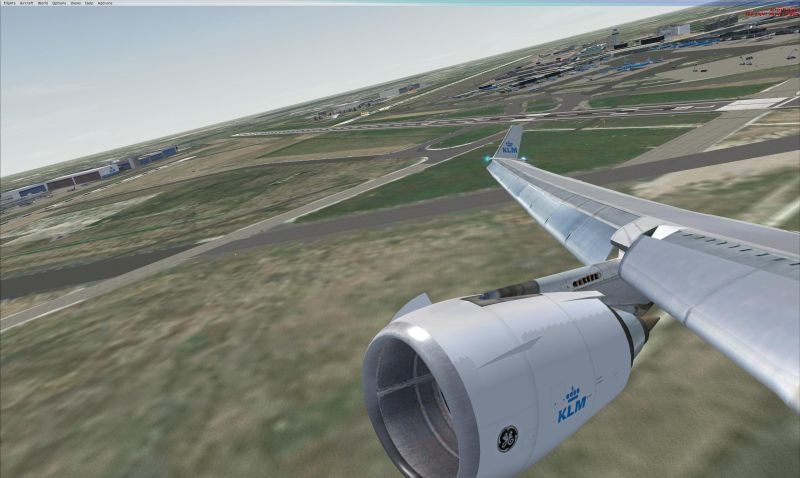This screenshot has height=478, width=800.
Task: Open the Views menu
Action: point(76,3)
